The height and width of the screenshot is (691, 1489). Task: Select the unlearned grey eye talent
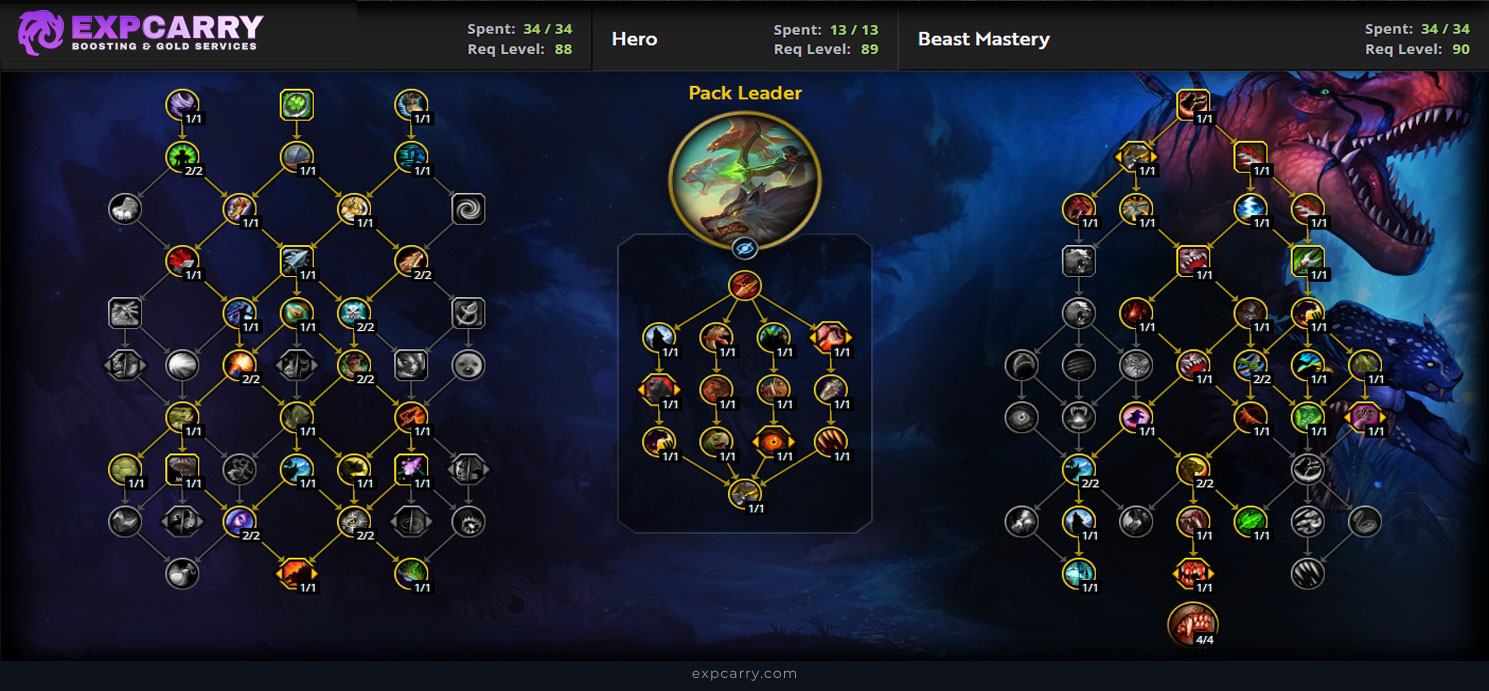1022,416
